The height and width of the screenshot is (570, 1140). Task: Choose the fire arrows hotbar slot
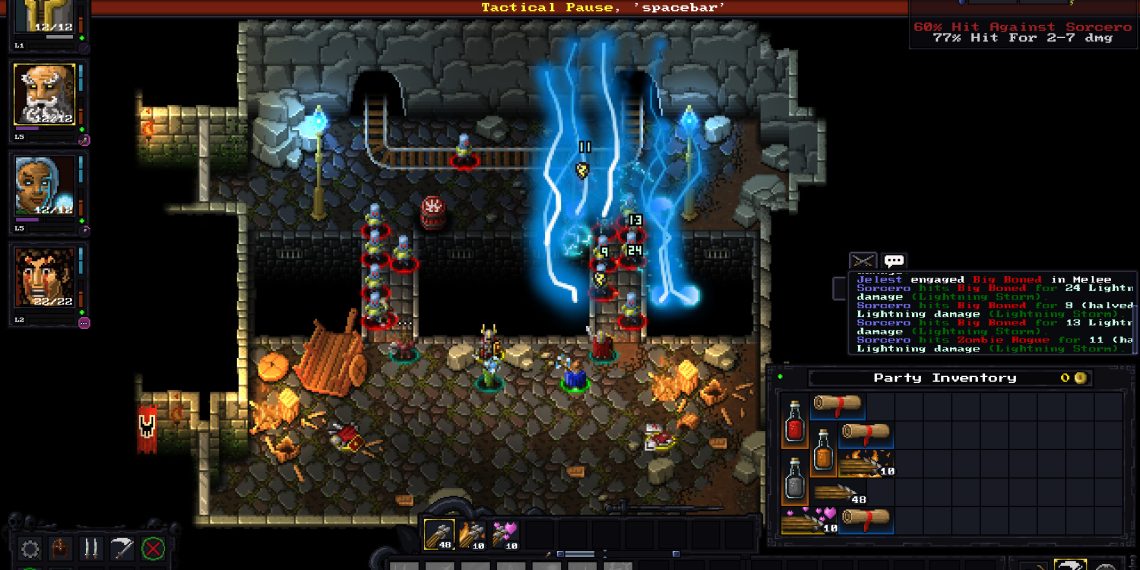471,533
